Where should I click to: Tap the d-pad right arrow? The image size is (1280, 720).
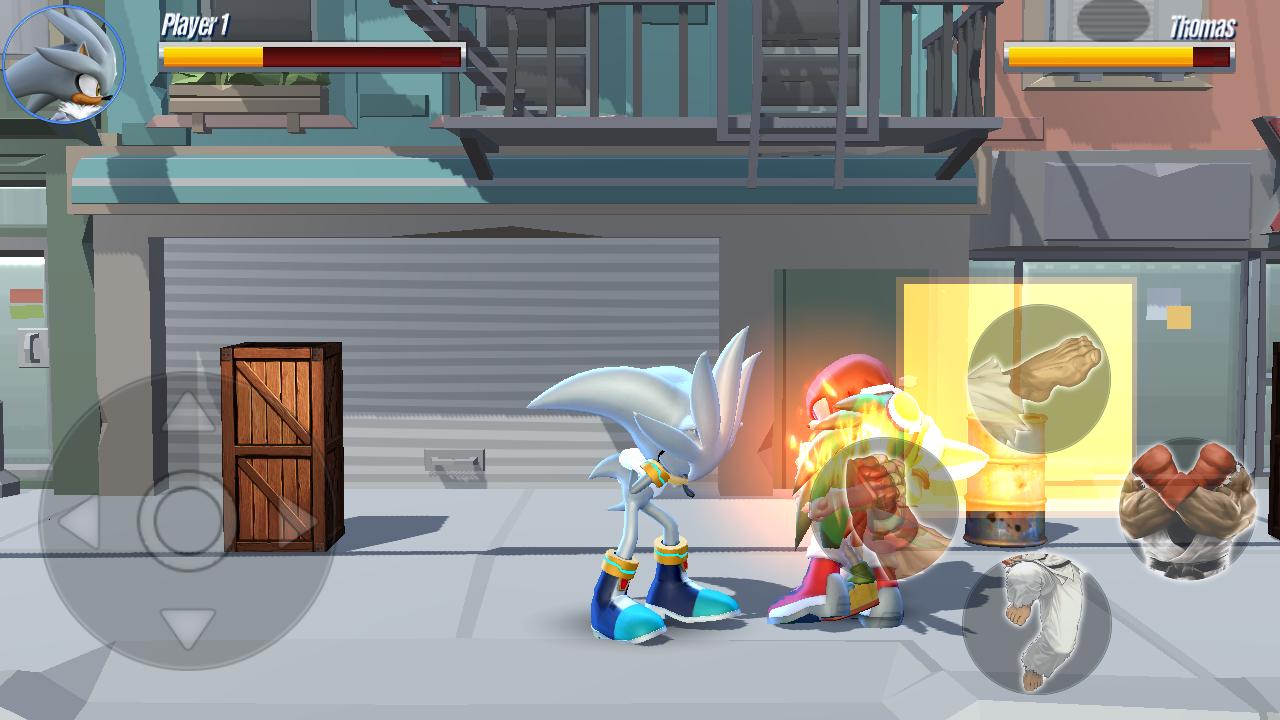pos(296,522)
